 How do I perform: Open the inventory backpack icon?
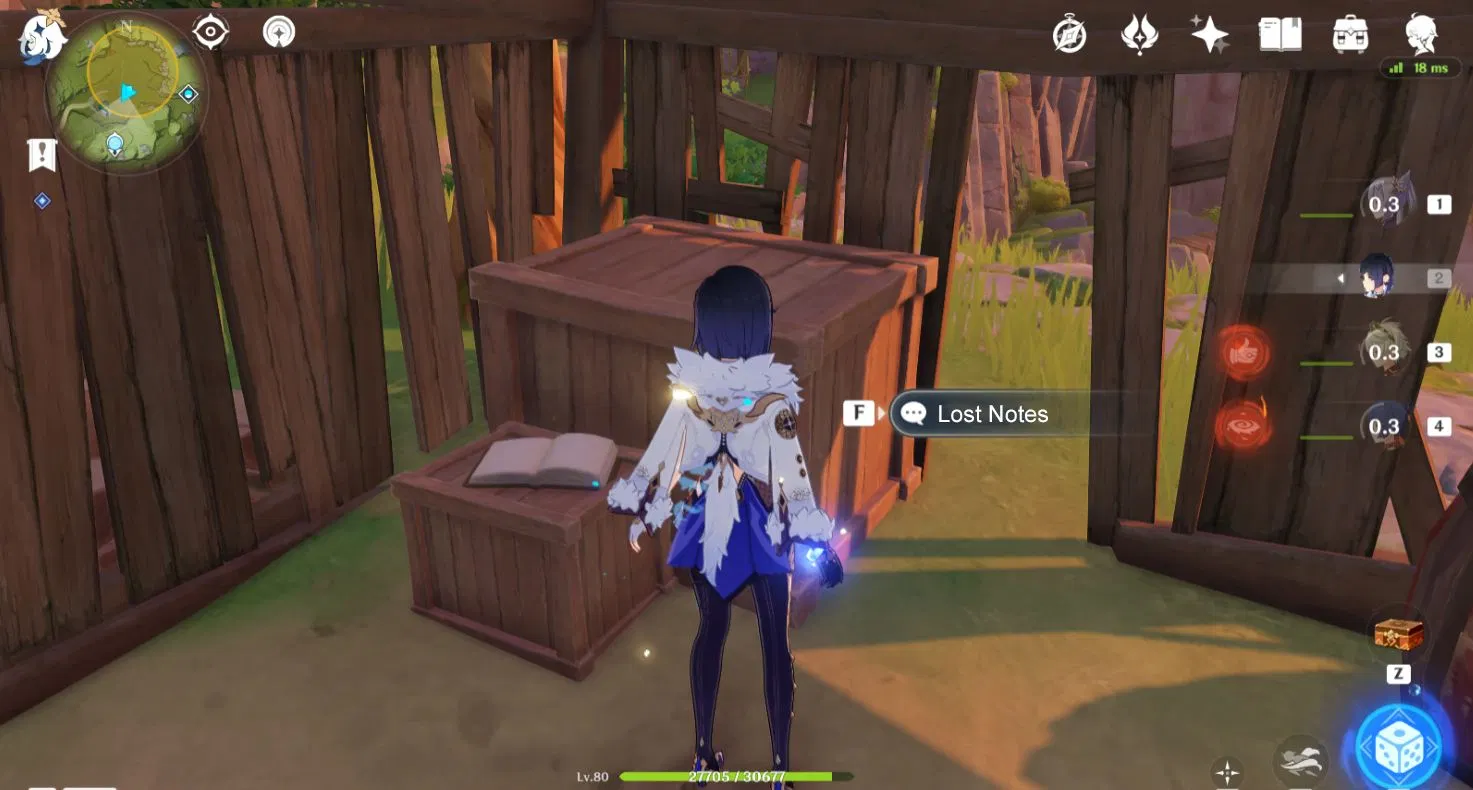(1350, 32)
